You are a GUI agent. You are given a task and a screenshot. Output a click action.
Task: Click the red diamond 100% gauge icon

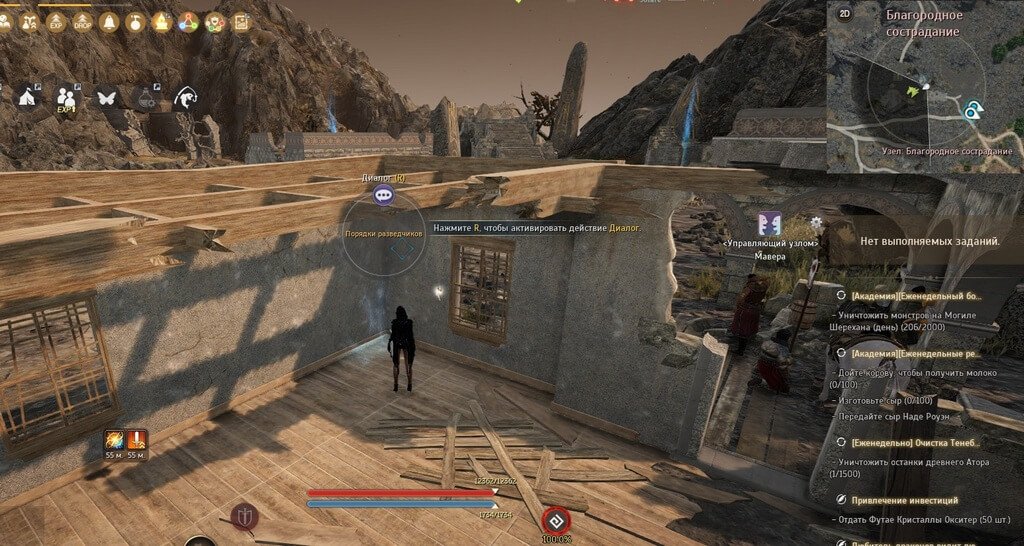(555, 521)
